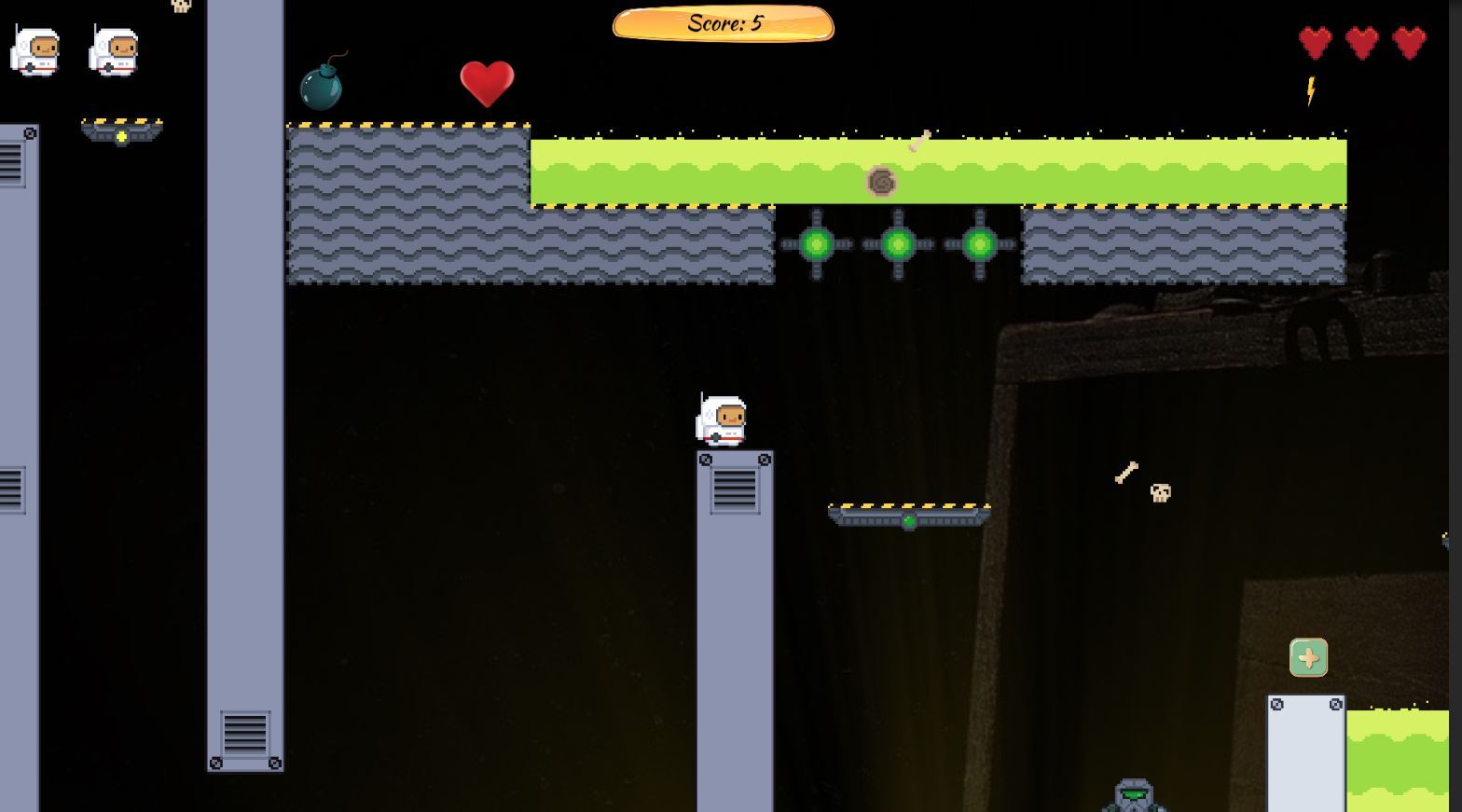Select the Score: 5 banner at top
The image size is (1462, 812).
(722, 24)
